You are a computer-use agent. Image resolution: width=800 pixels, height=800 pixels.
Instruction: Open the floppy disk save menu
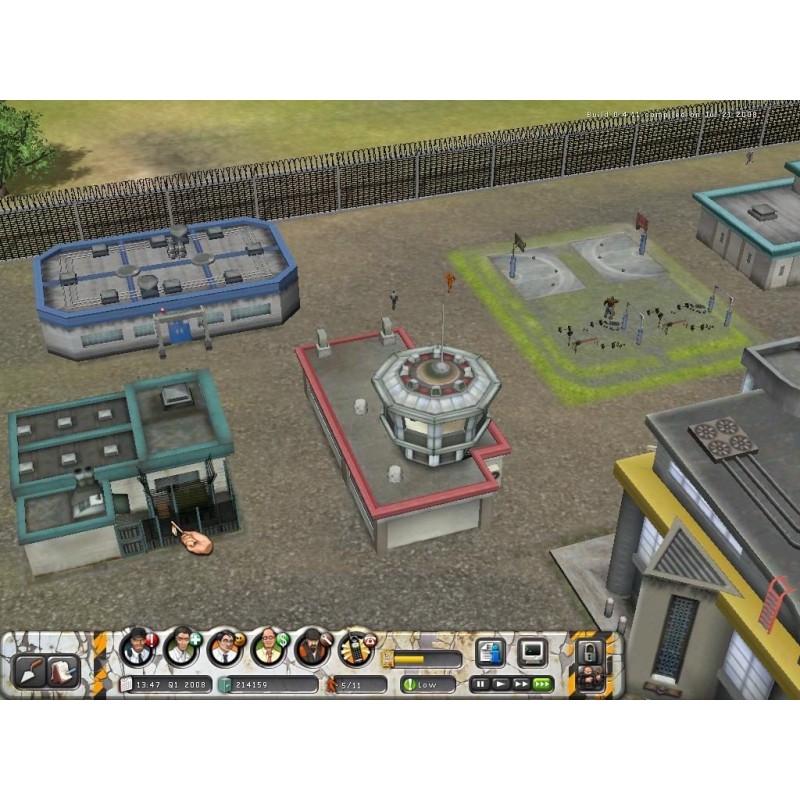pos(489,654)
